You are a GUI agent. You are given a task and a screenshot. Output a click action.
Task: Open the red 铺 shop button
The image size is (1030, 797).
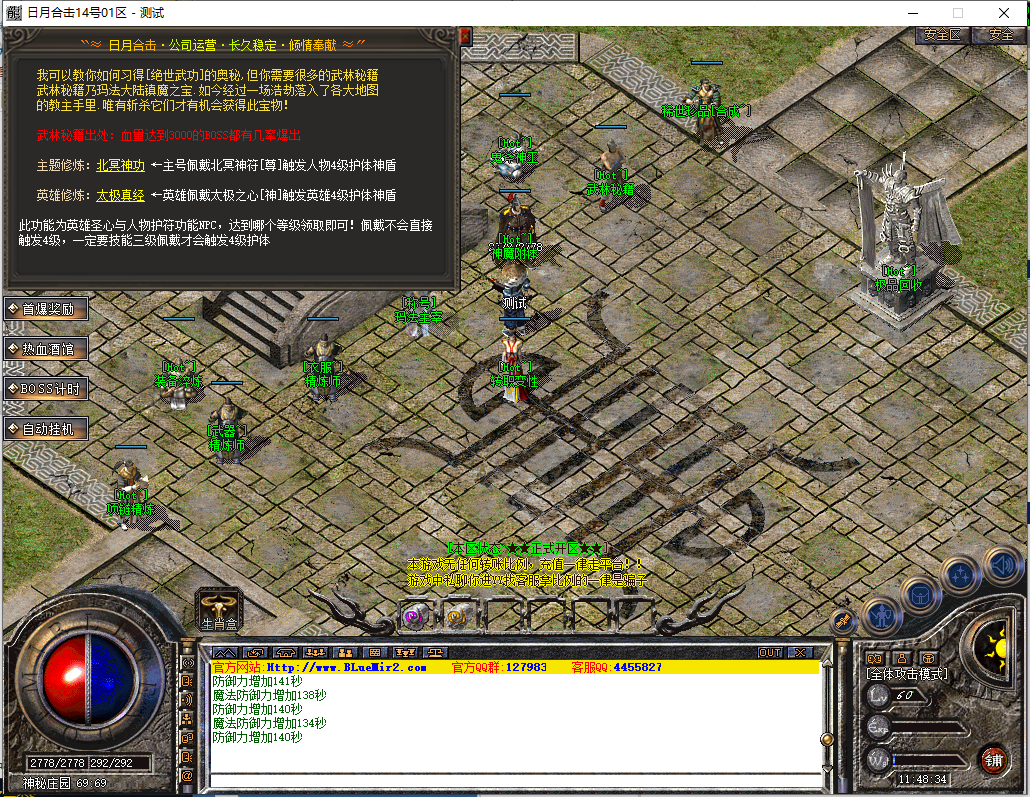coord(993,758)
